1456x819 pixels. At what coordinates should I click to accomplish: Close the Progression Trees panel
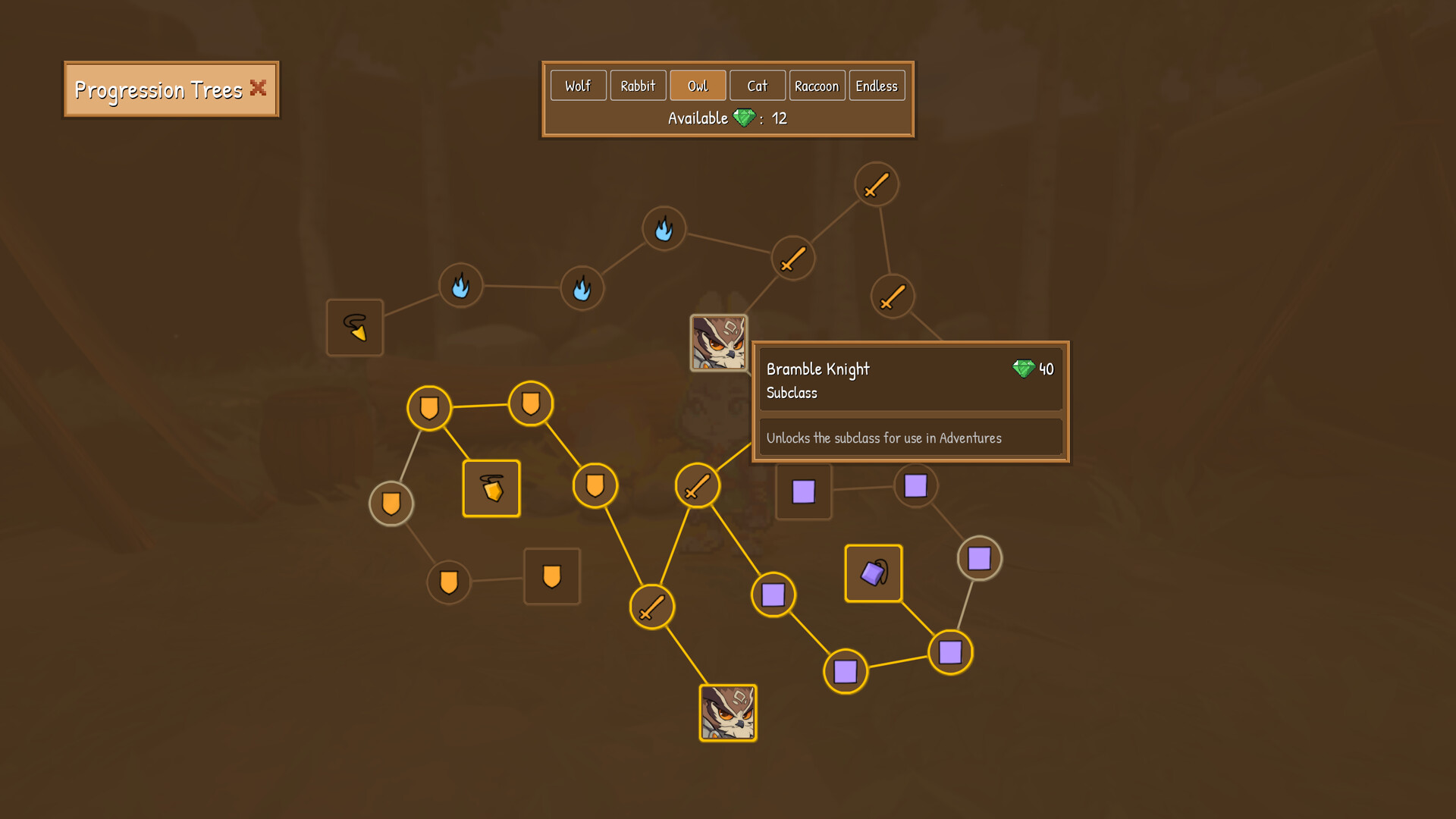click(x=258, y=88)
